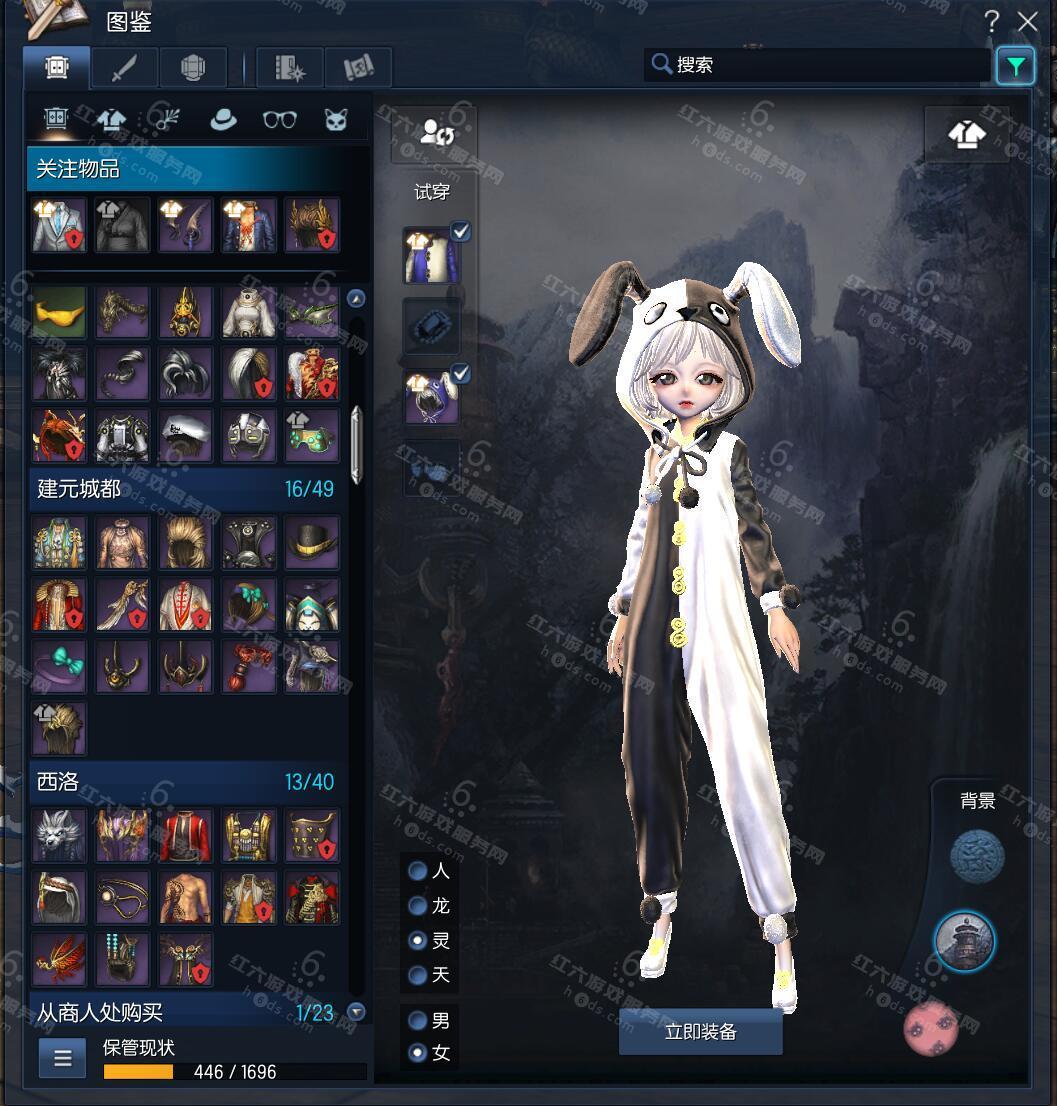Choose the pagoda background thumbnail
The height and width of the screenshot is (1106, 1057).
[965, 941]
